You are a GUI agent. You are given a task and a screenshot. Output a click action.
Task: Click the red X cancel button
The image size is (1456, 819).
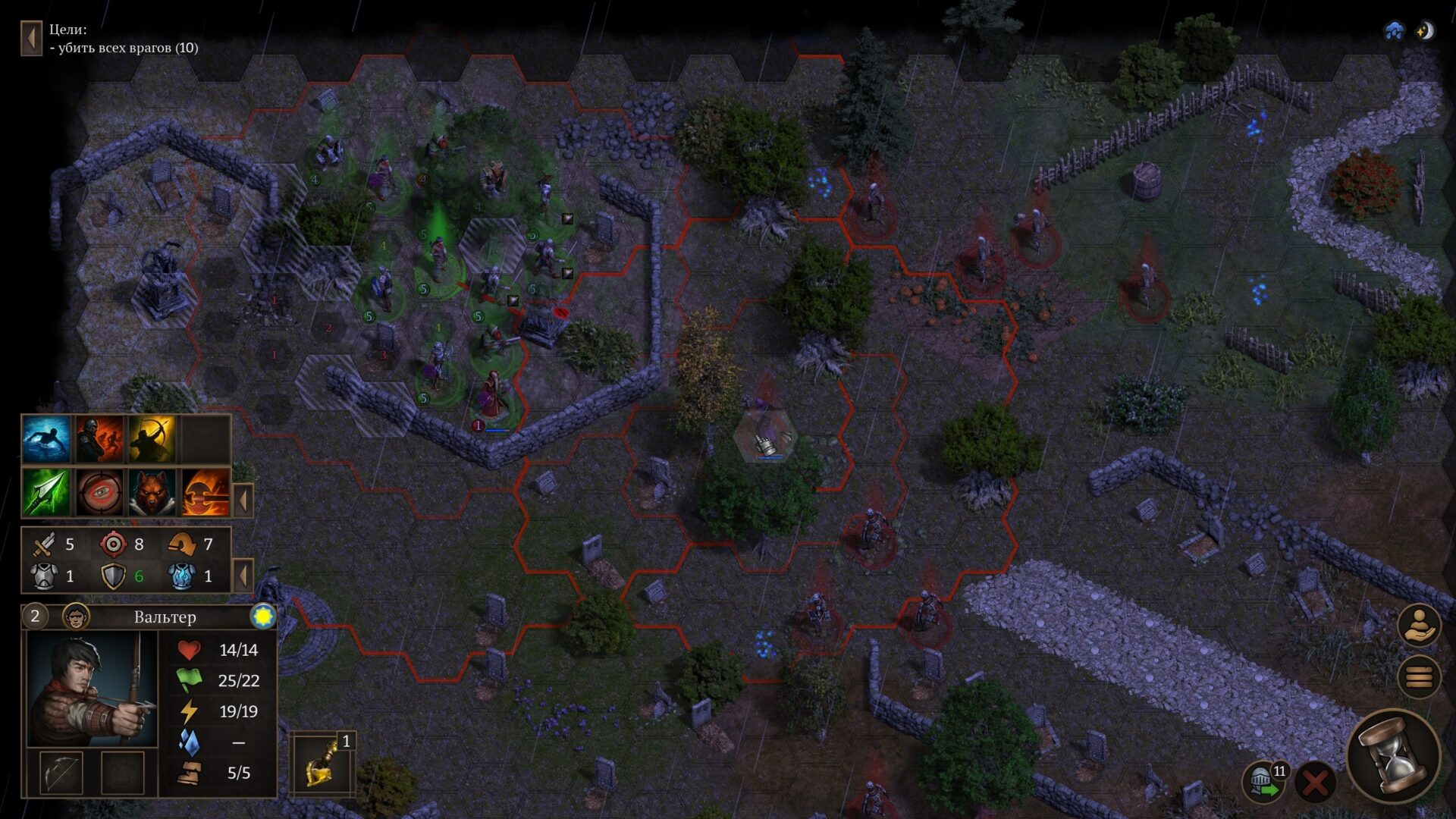point(1315,782)
